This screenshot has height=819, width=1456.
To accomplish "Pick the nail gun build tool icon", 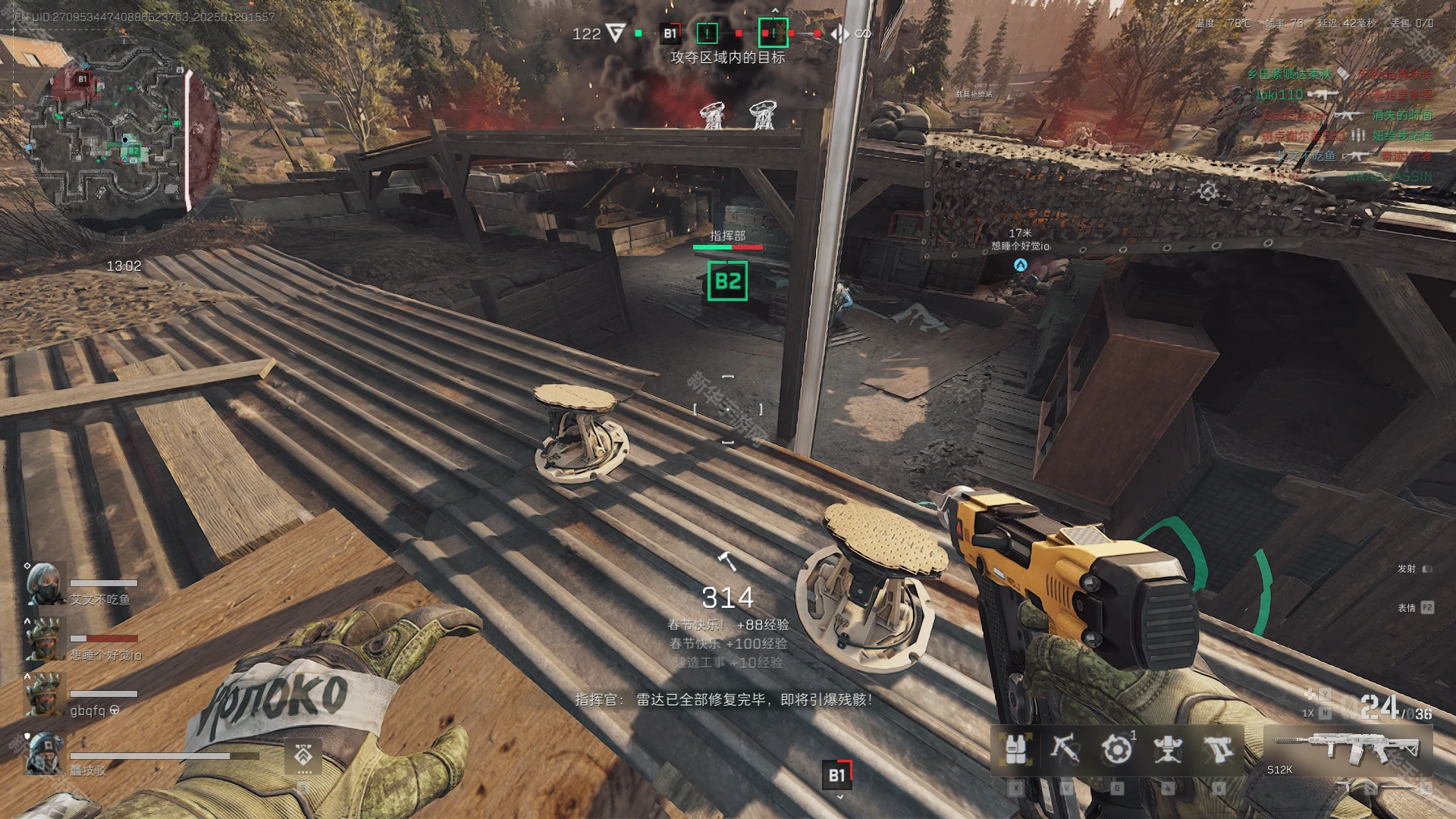I will click(1218, 749).
